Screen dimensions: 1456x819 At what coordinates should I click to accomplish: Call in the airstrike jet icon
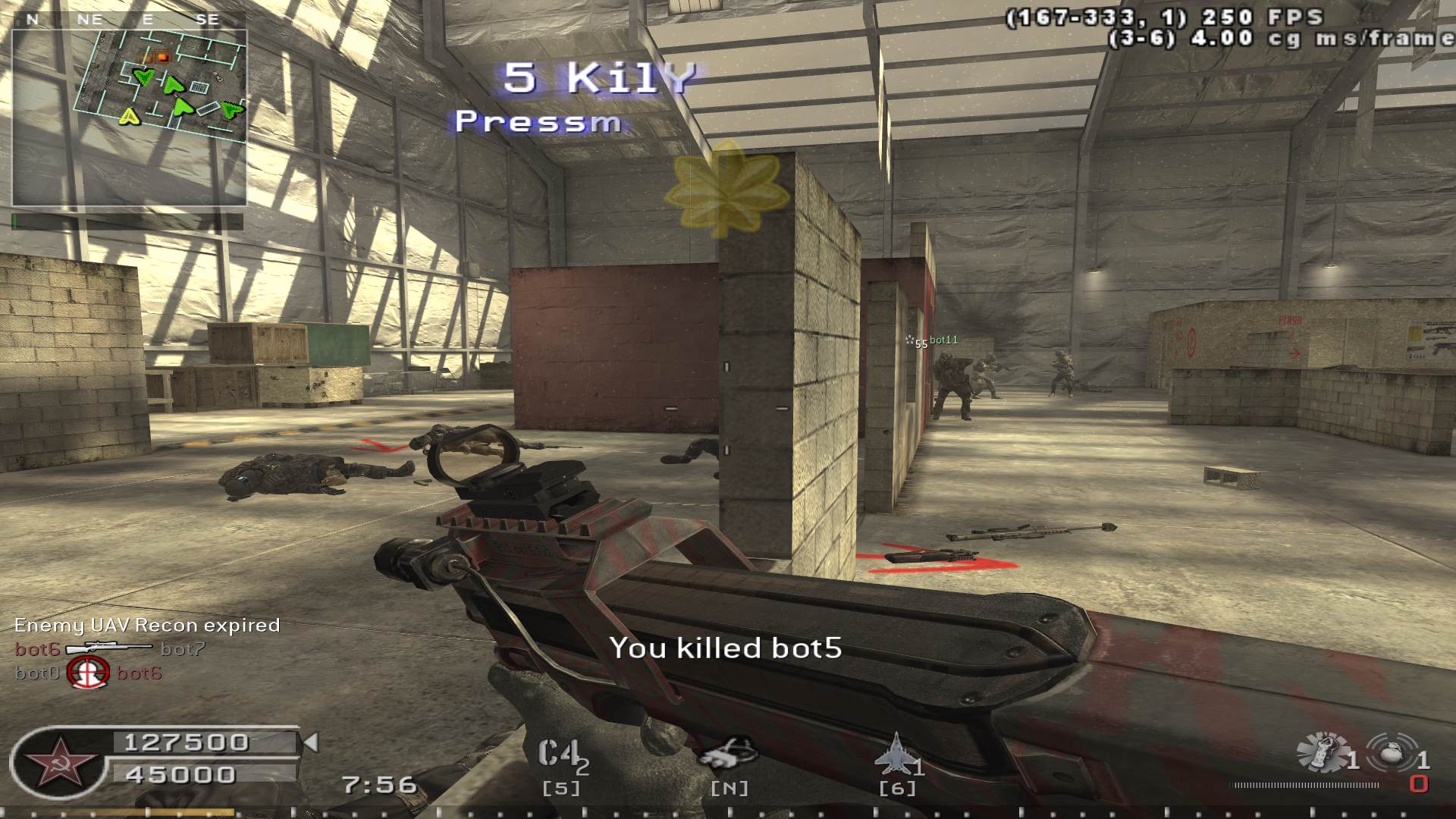click(895, 754)
